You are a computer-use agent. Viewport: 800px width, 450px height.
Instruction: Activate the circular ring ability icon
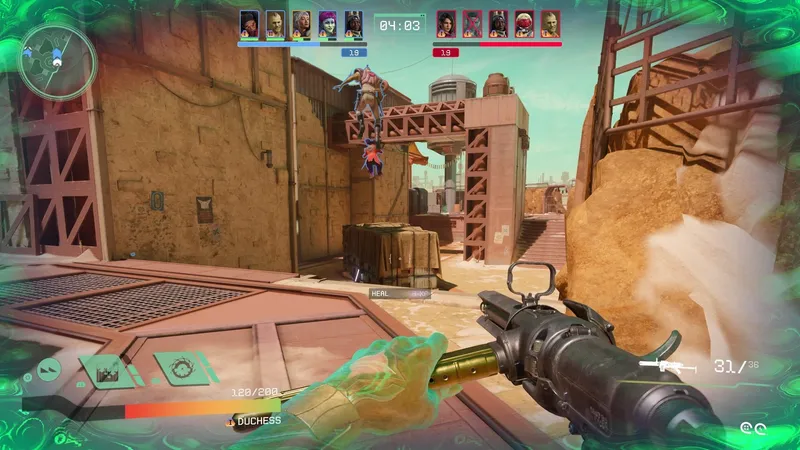click(182, 368)
